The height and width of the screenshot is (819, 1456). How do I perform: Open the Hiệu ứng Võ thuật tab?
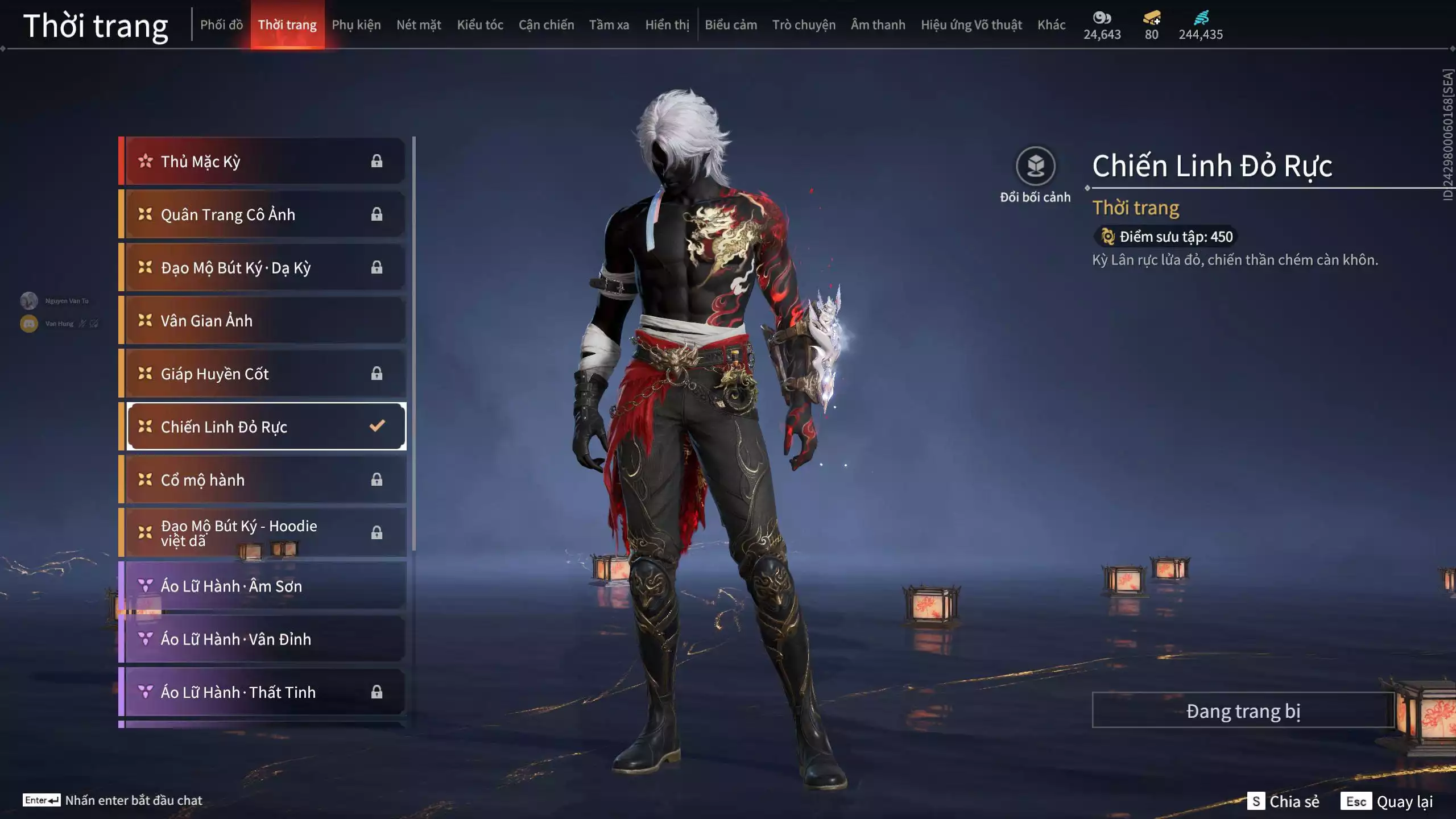tap(971, 25)
